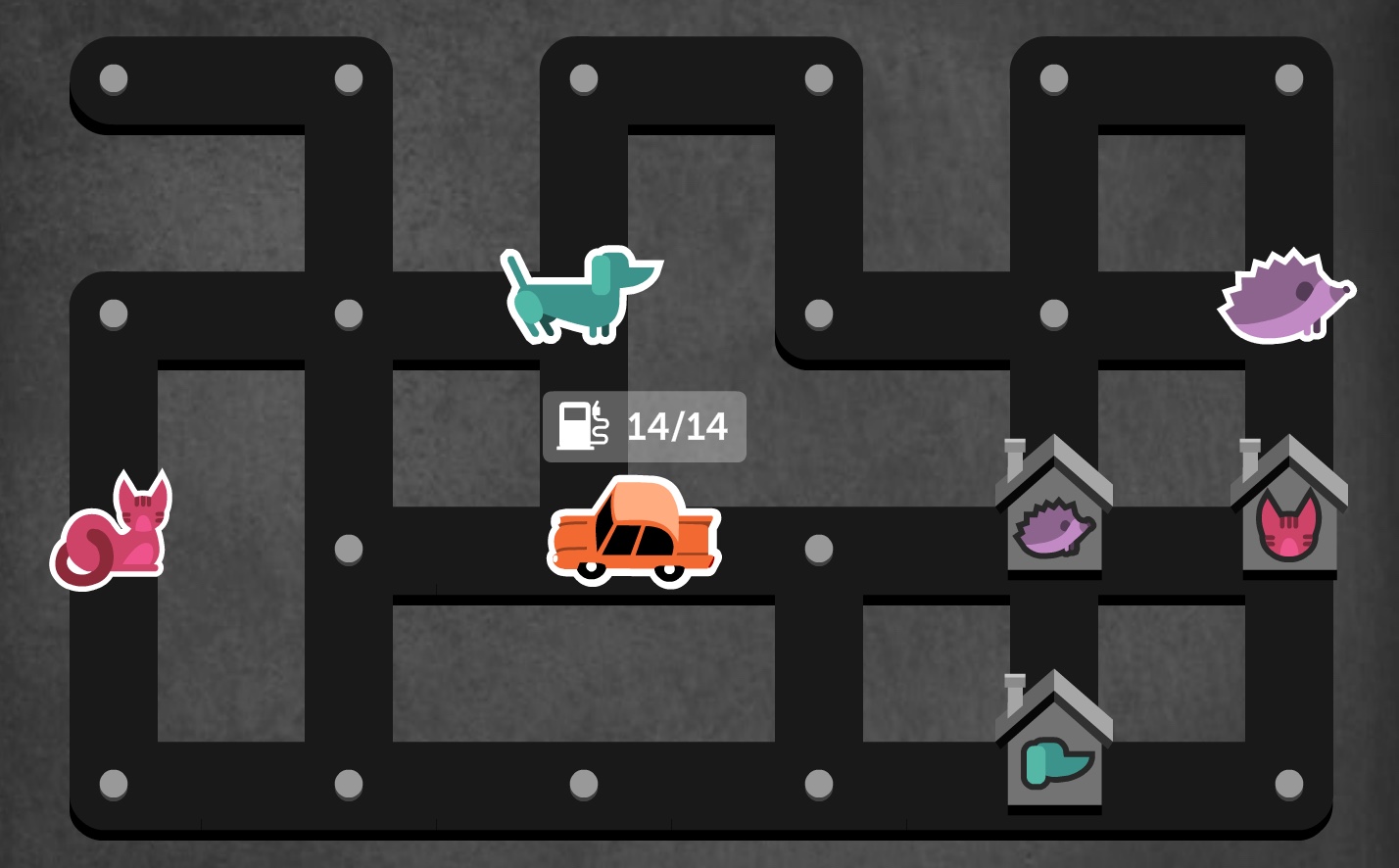Image resolution: width=1399 pixels, height=868 pixels.
Task: Select the orange car
Action: click(634, 532)
